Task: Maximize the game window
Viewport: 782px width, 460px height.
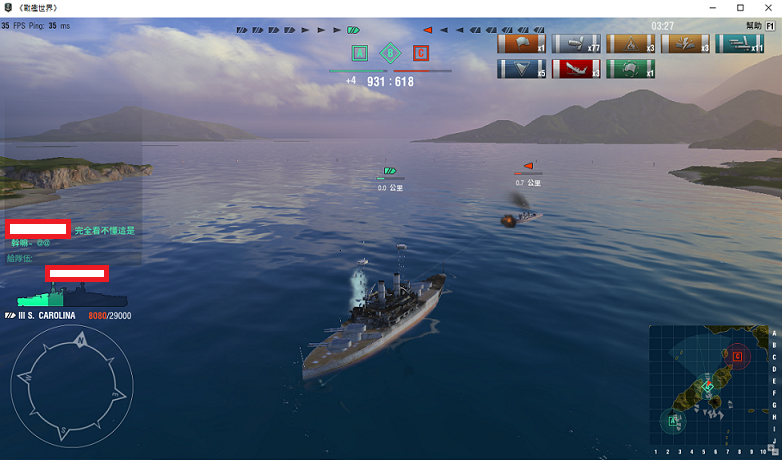Action: (x=740, y=7)
